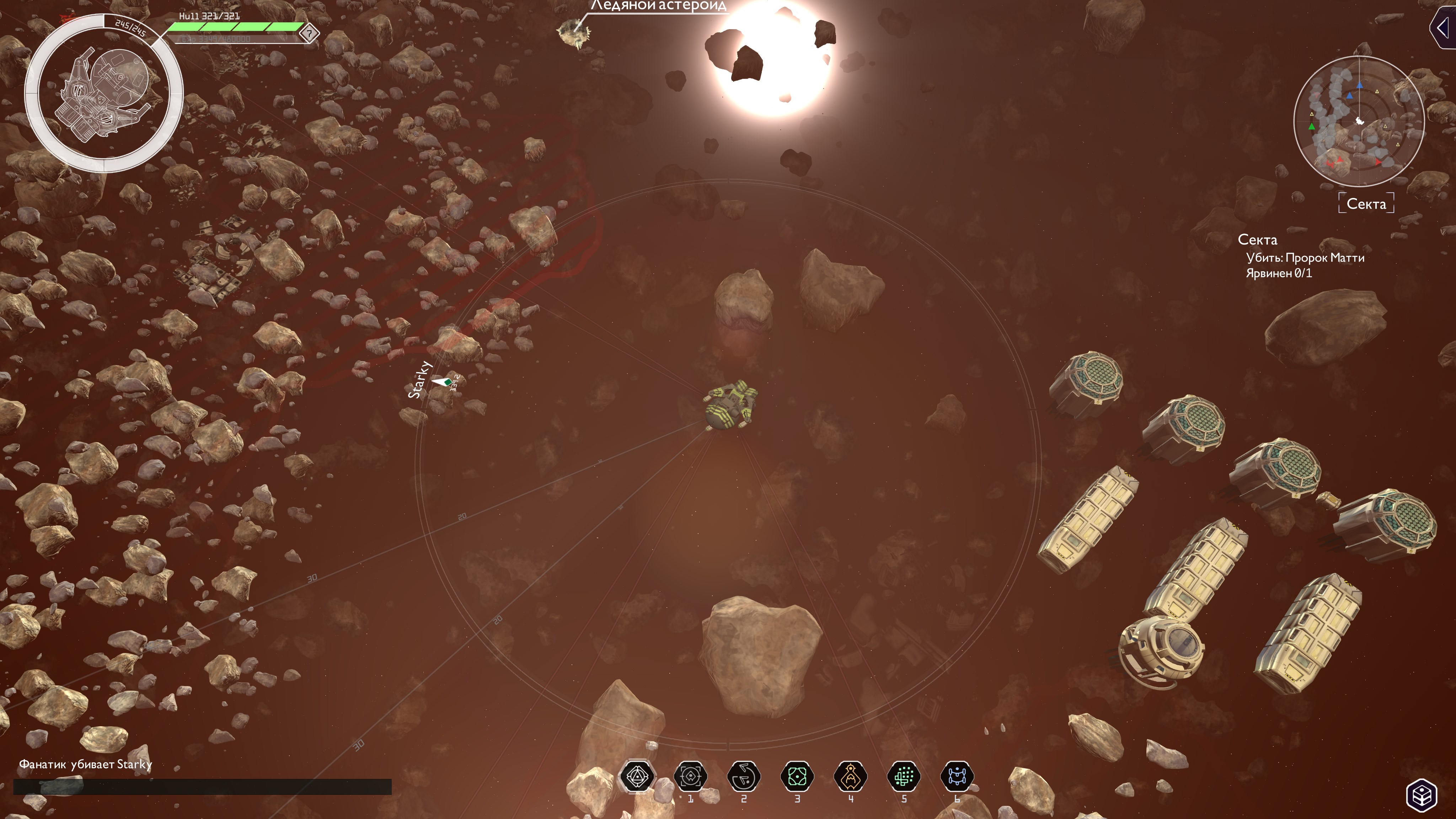The height and width of the screenshot is (819, 1456).
Task: Click the chat input bar
Action: (202, 786)
